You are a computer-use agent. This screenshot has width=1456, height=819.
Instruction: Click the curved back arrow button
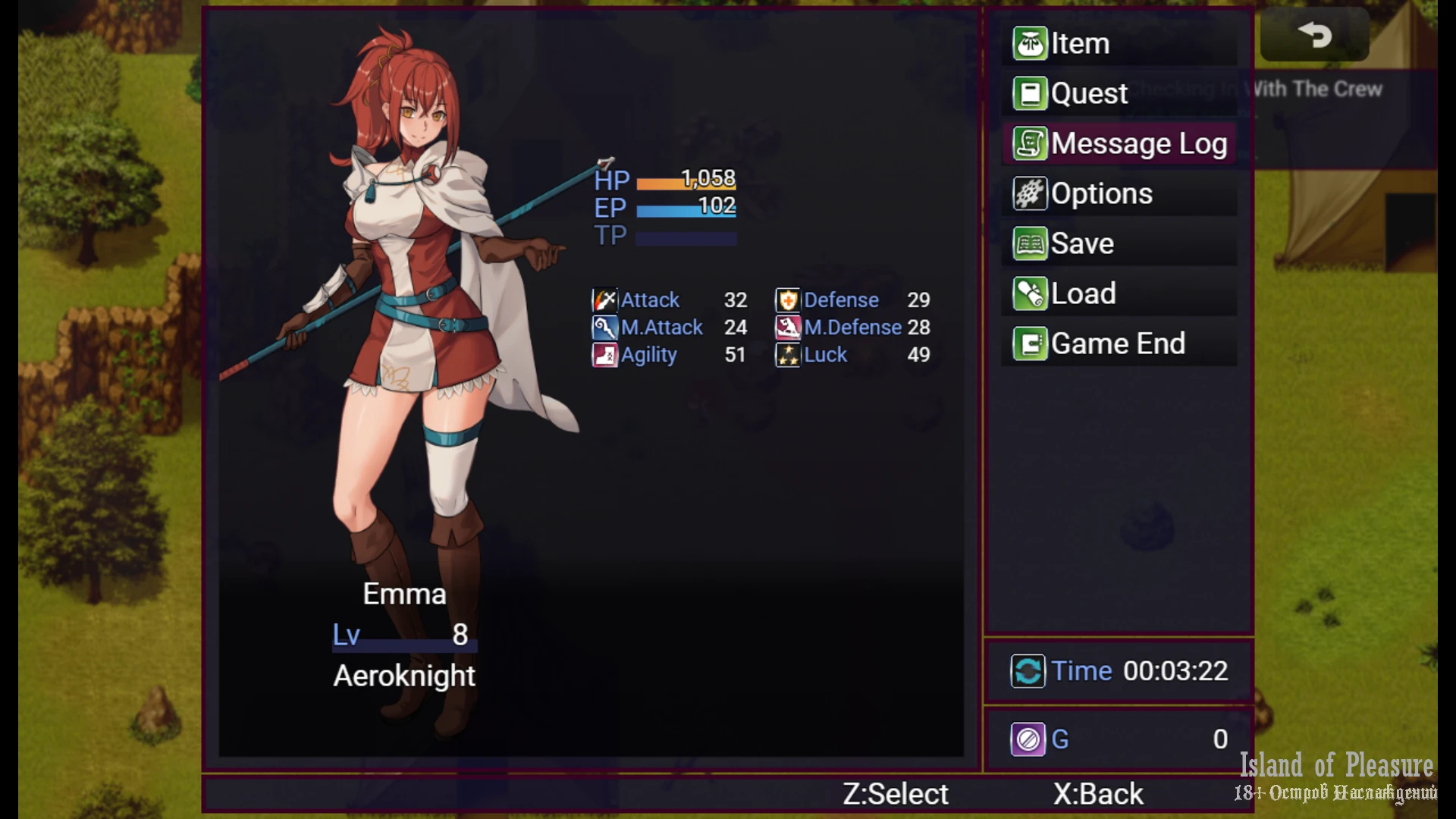[1314, 35]
